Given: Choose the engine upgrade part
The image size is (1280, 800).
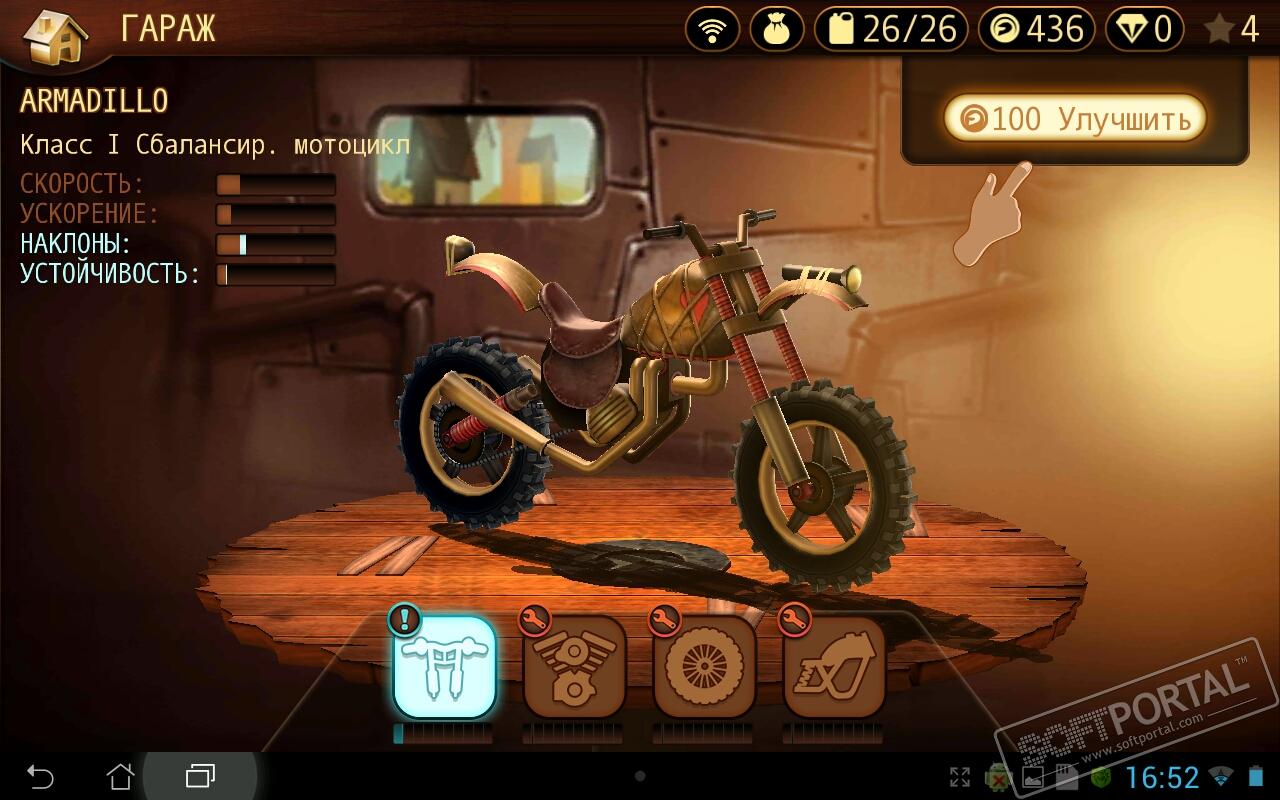Looking at the screenshot, I should click(x=574, y=666).
